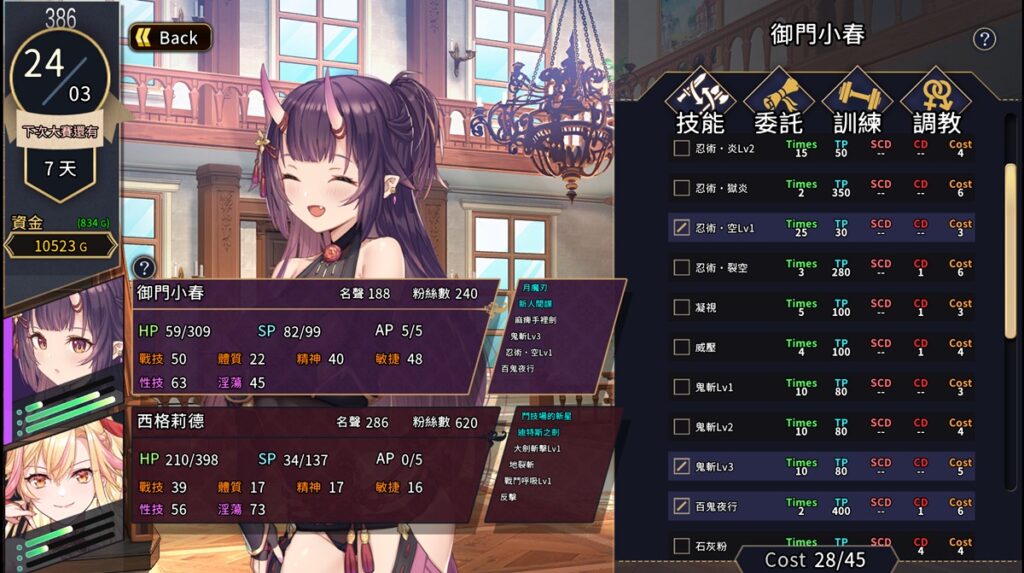
Task: Go back using the Back button
Action: (170, 38)
